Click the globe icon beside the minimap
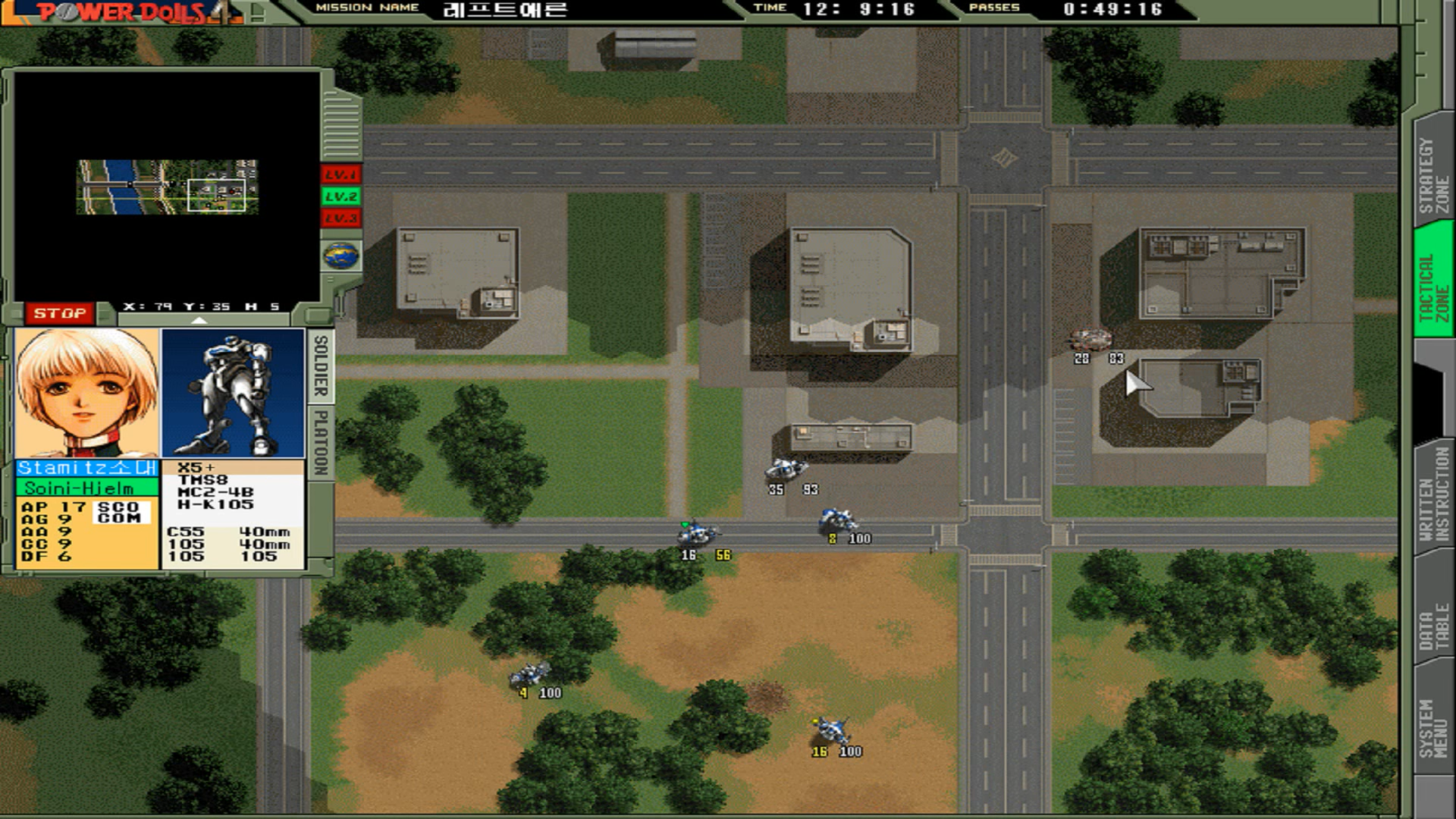This screenshot has height=819, width=1456. coord(341,256)
